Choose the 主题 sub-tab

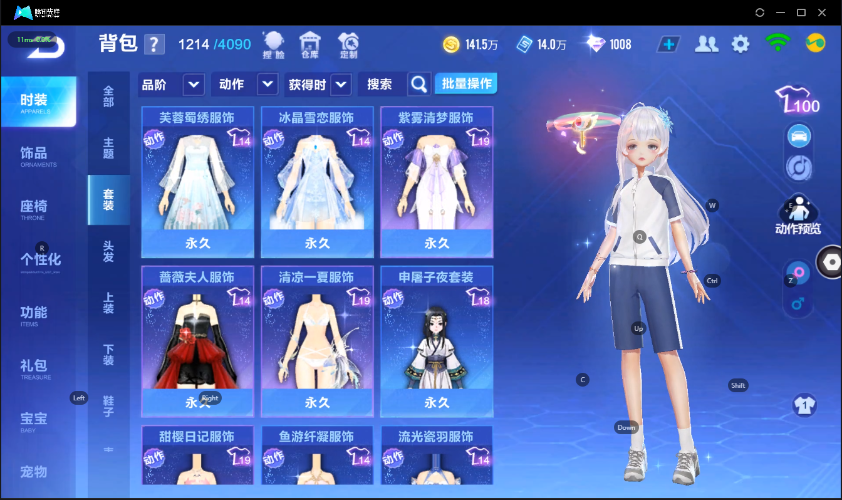(108, 148)
